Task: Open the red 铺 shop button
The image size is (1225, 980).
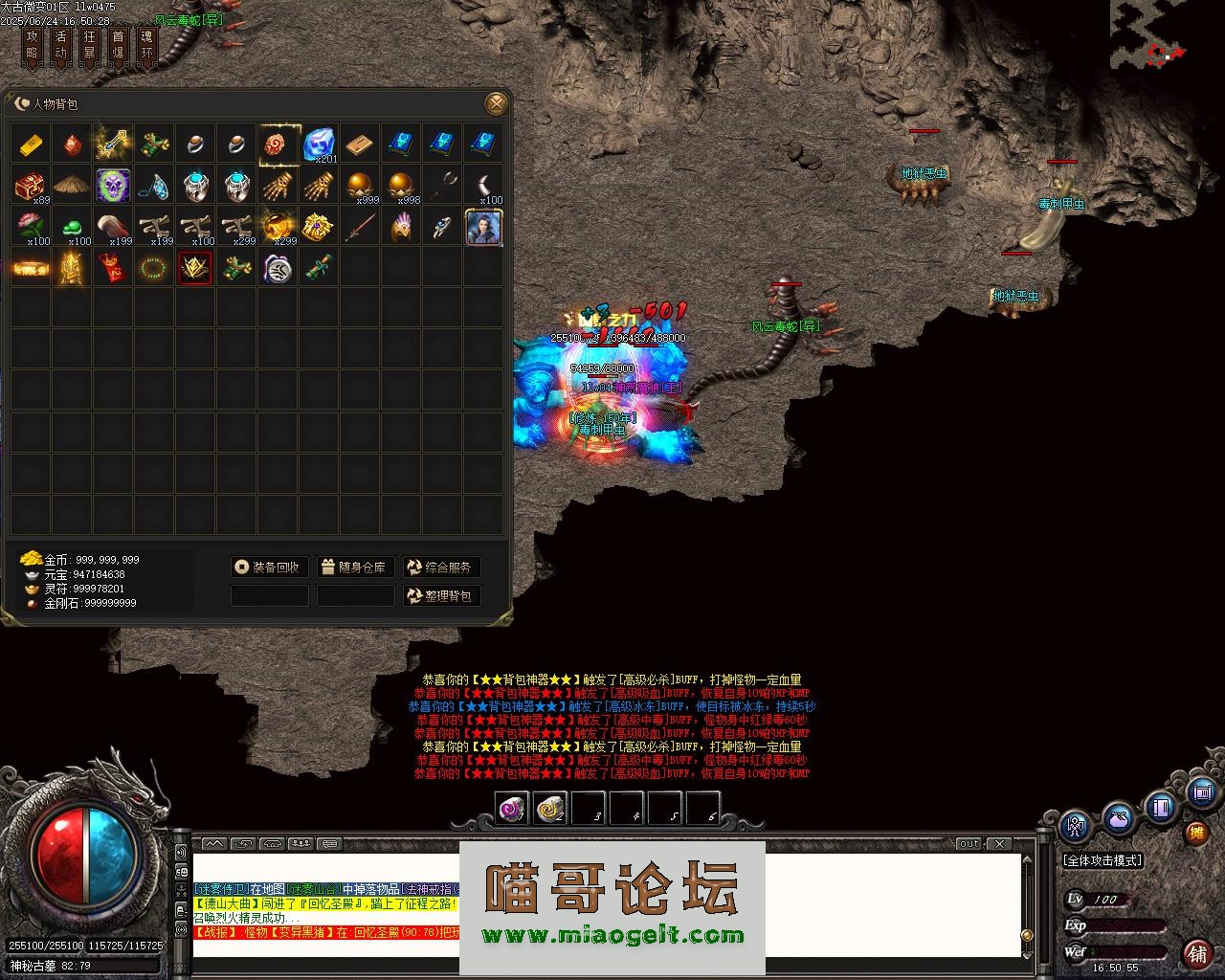Action: pyautogui.click(x=1197, y=953)
